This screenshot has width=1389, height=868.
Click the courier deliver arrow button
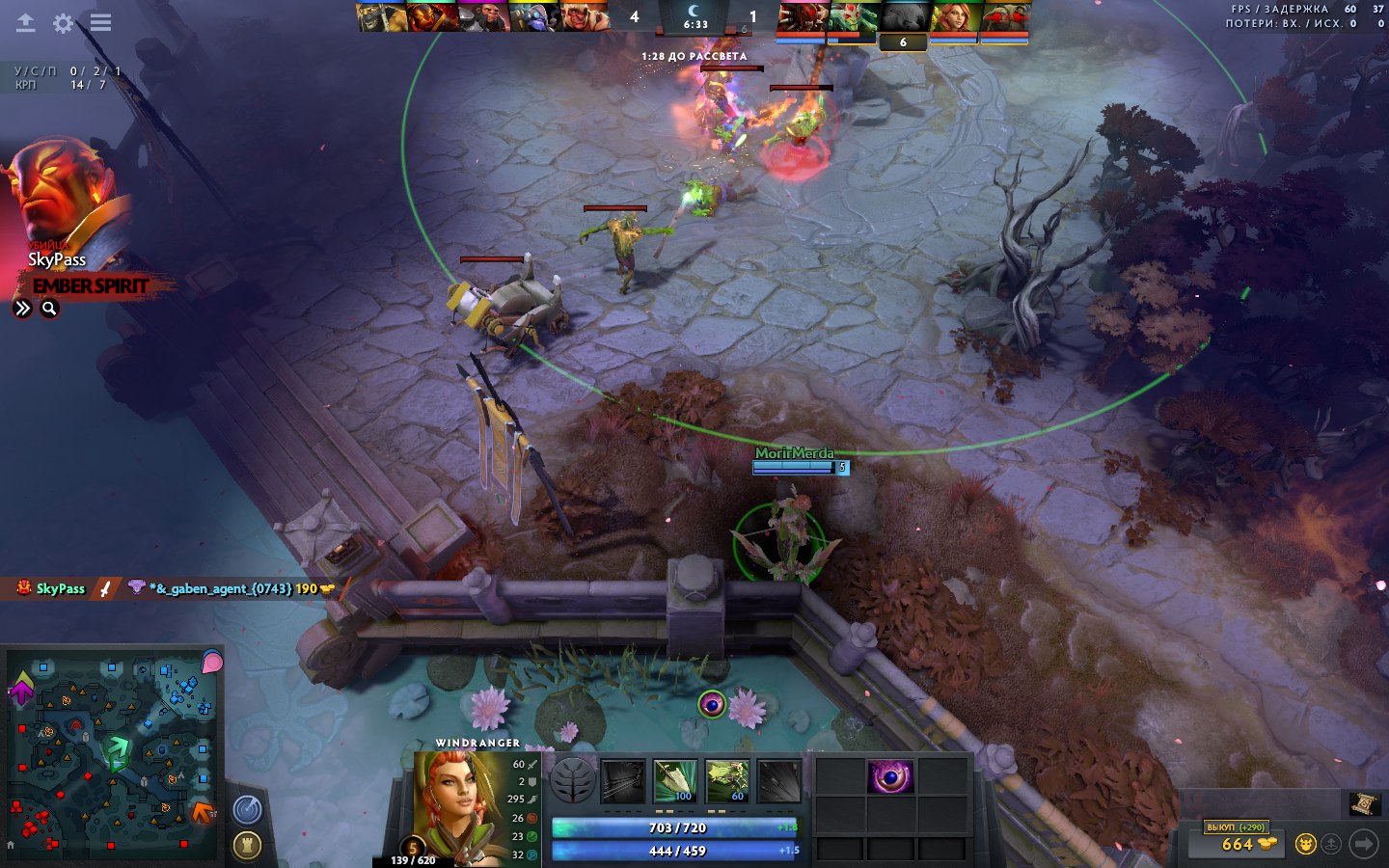(x=1363, y=844)
